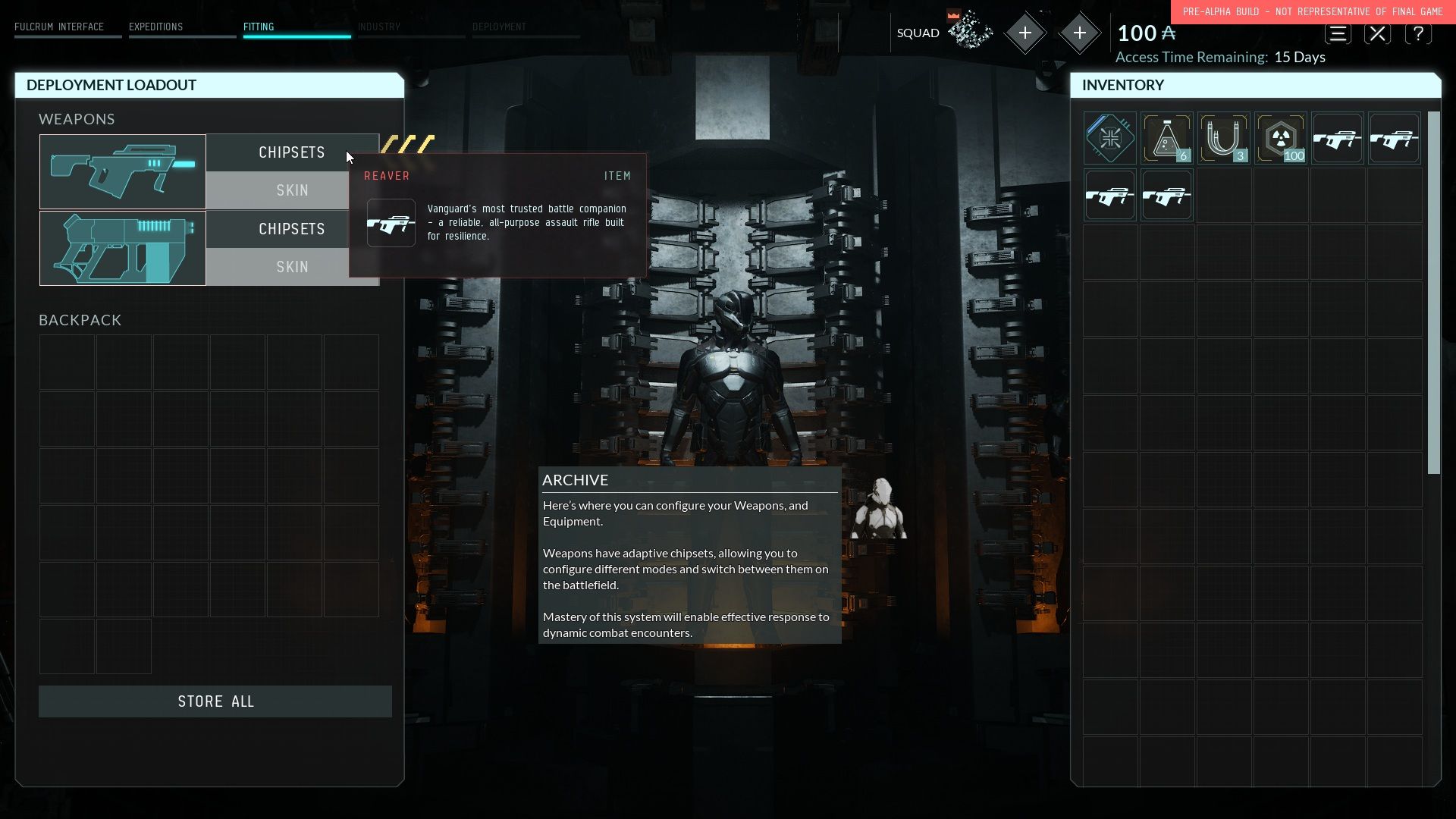Select the Fitting tab
1456x819 pixels.
click(x=259, y=27)
